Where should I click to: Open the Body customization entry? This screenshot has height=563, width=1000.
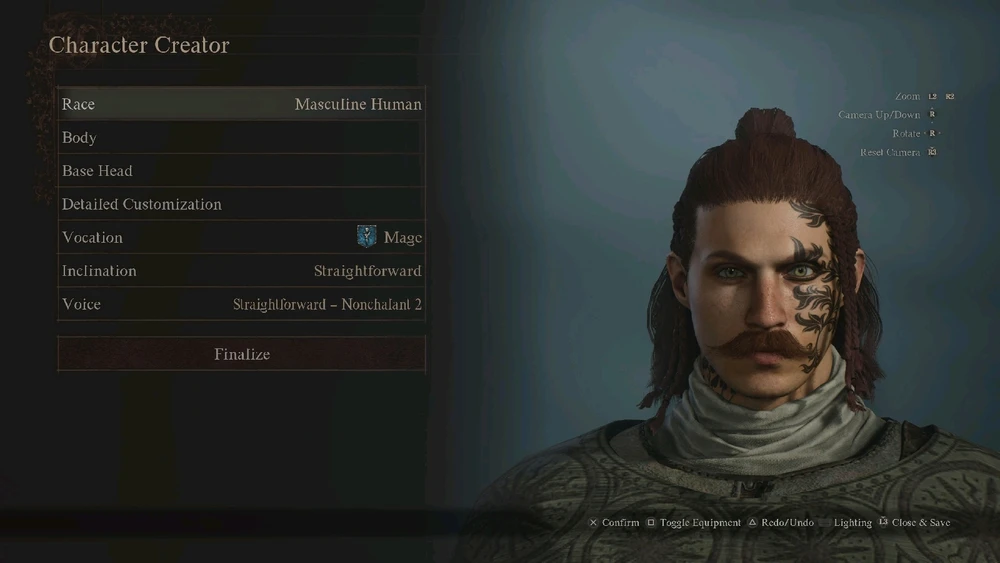[241, 138]
